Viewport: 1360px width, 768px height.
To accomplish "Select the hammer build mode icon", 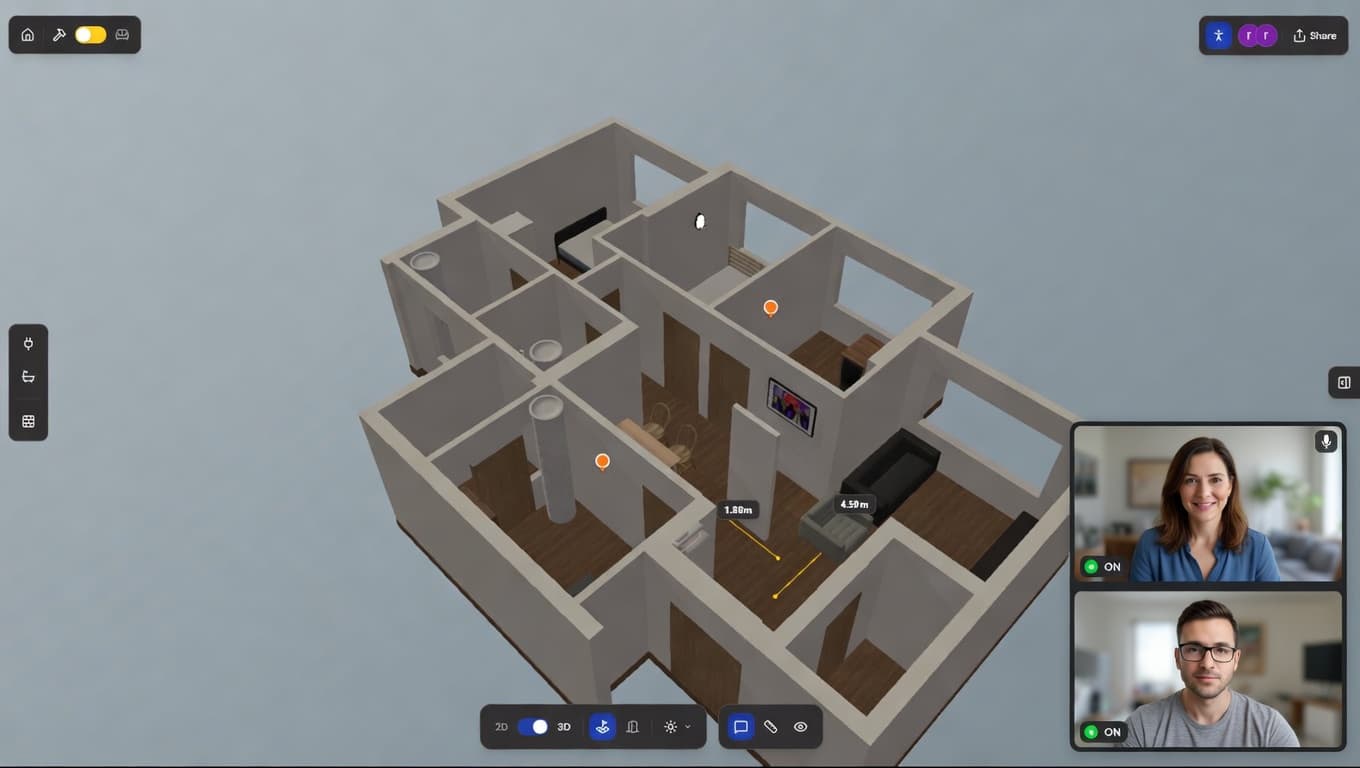I will tap(59, 35).
